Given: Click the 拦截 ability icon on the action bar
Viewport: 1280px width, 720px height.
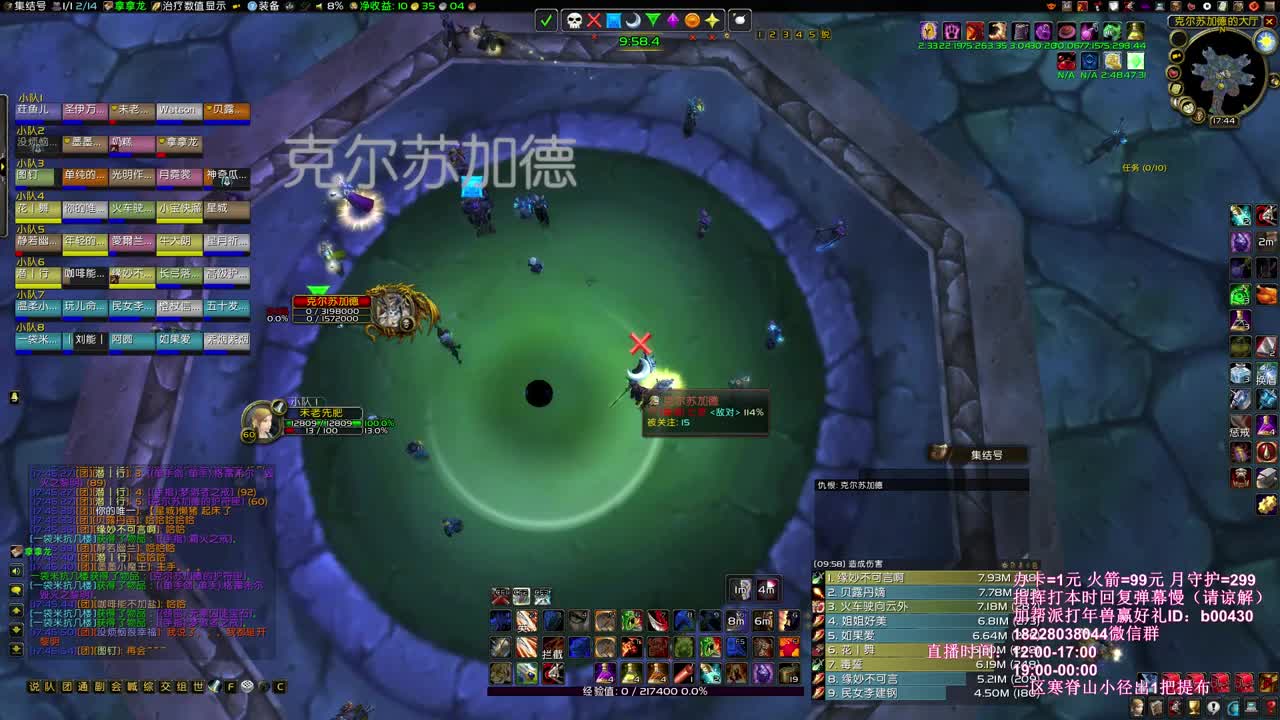Looking at the screenshot, I should [x=553, y=648].
